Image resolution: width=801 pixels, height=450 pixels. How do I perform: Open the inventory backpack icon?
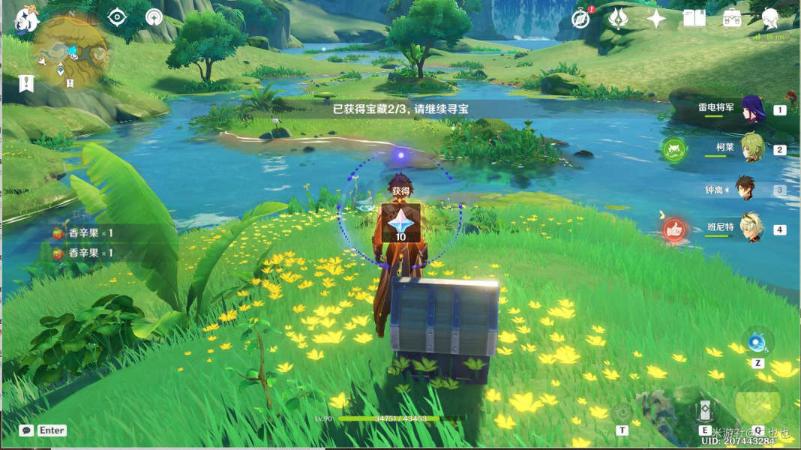pyautogui.click(x=732, y=18)
